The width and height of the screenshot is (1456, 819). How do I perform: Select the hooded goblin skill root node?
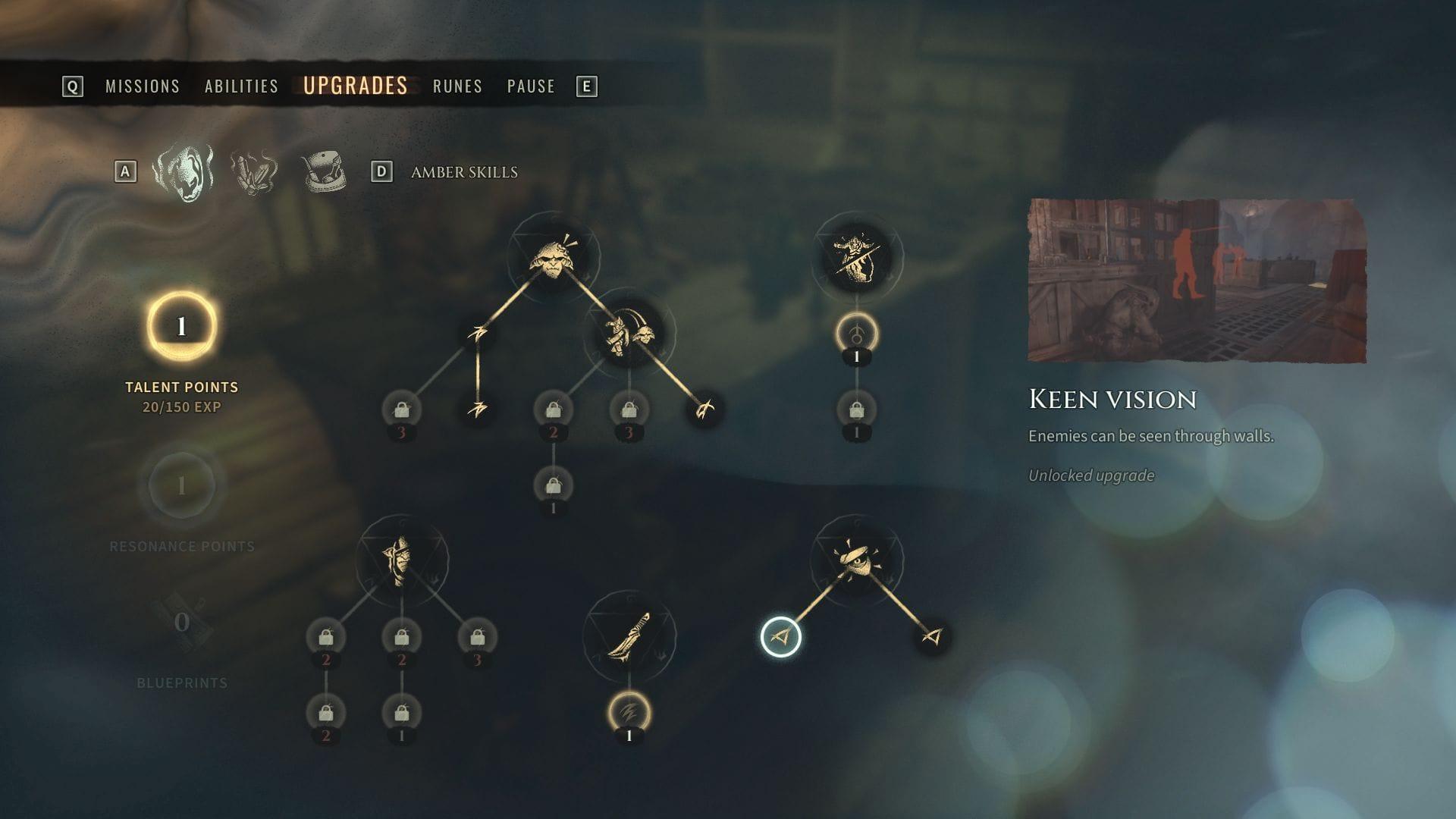tap(401, 560)
